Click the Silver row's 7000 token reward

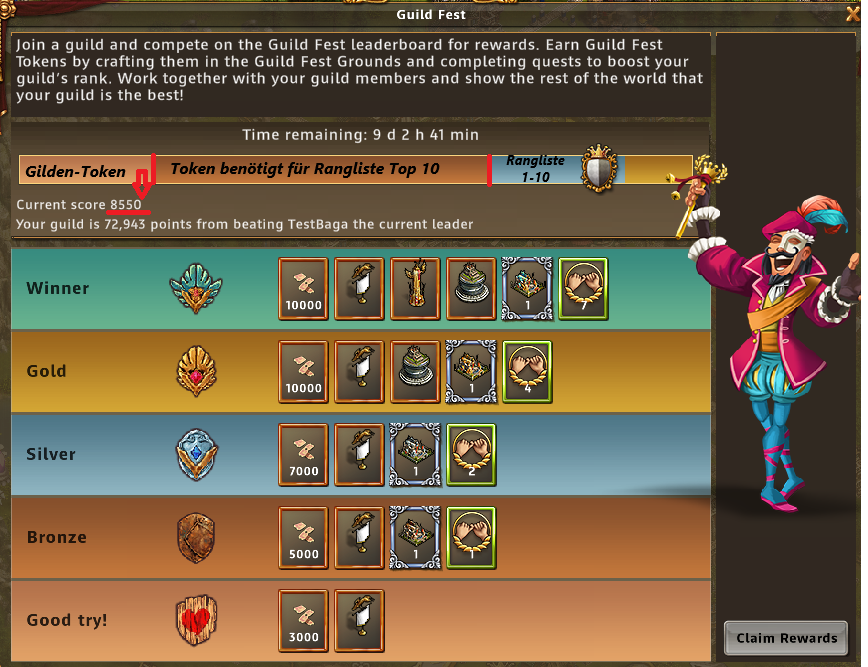coord(303,454)
